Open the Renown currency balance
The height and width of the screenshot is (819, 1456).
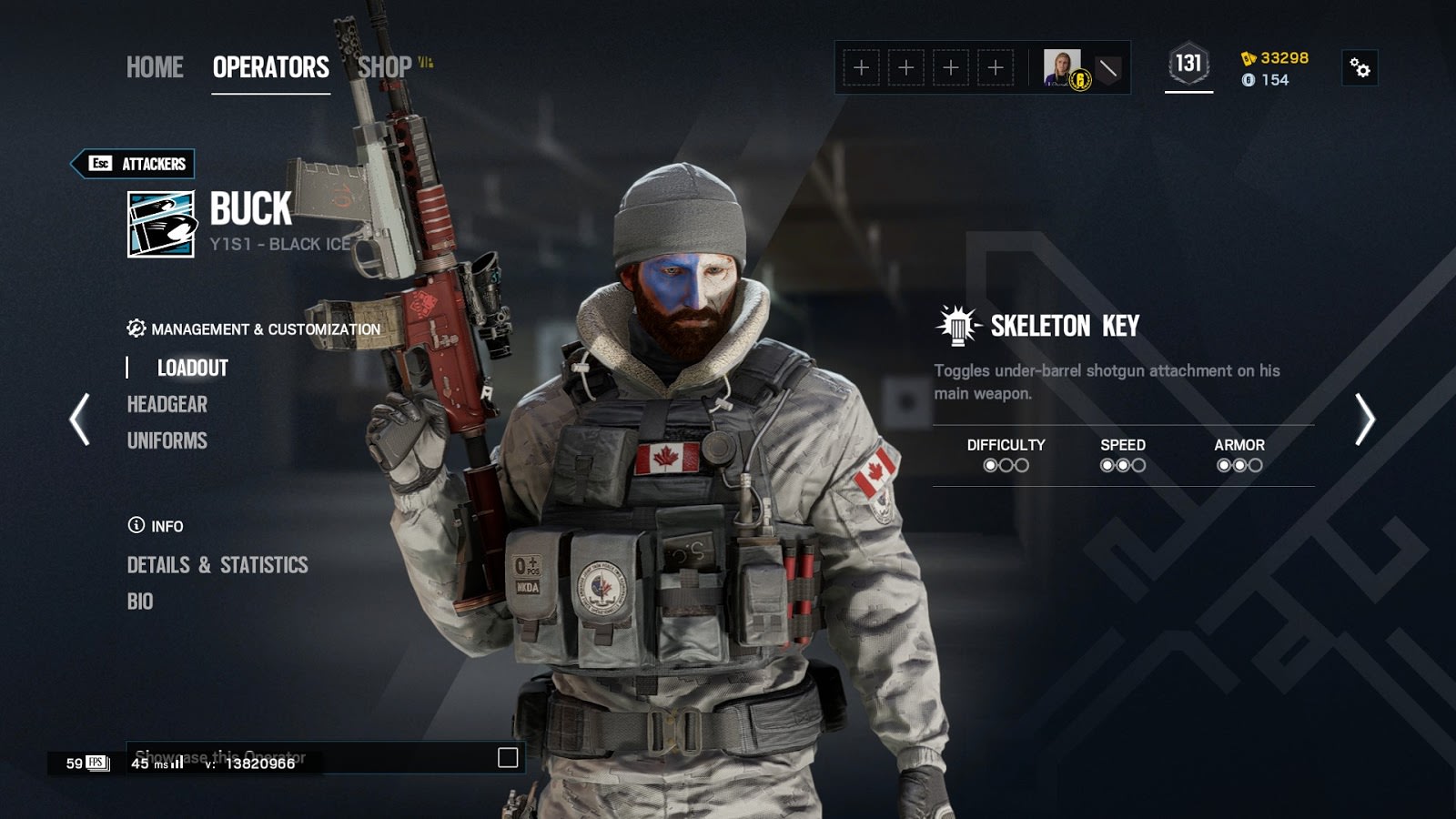coord(1275,58)
